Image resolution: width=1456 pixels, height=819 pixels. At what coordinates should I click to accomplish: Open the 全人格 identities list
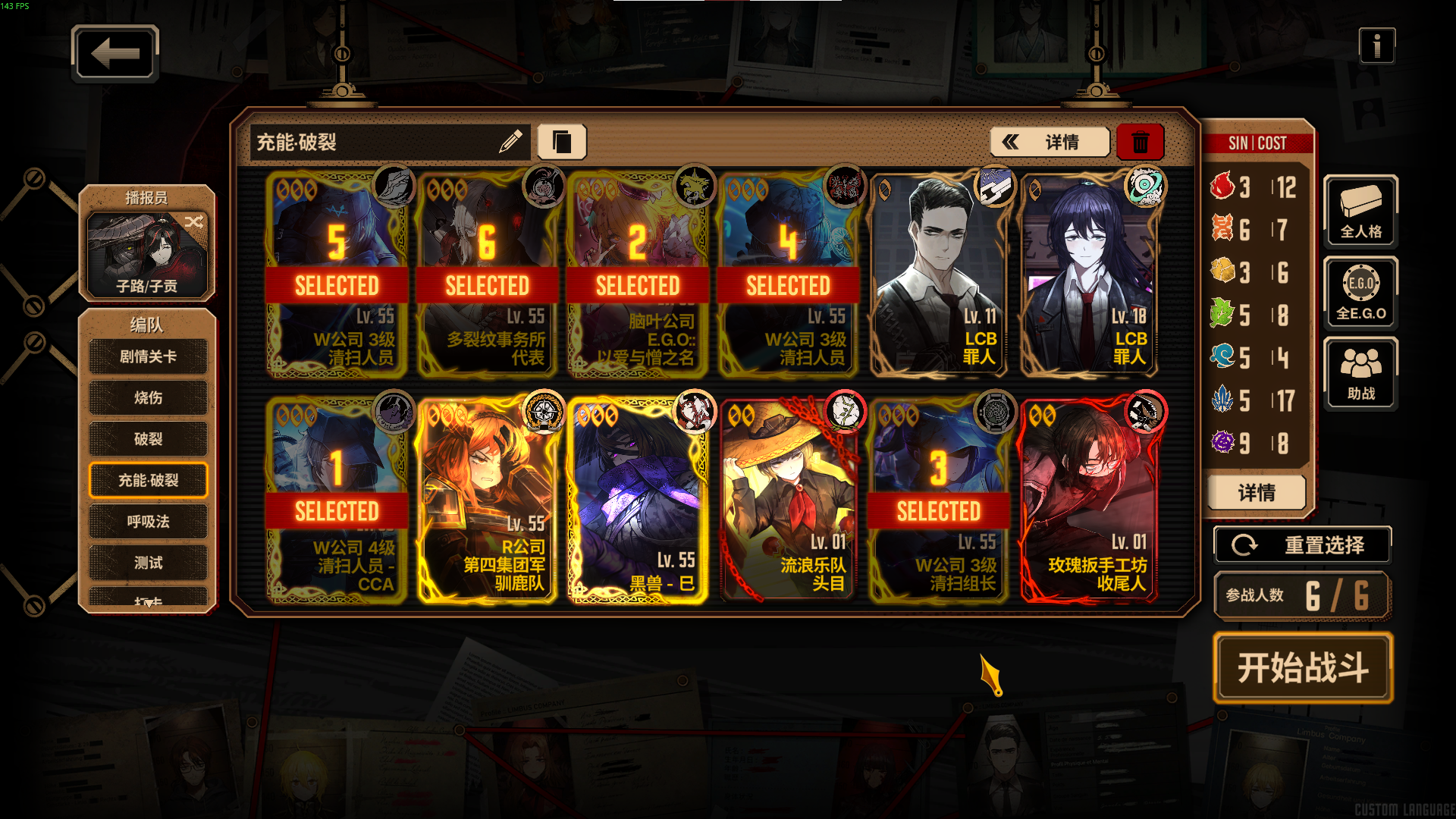point(1360,212)
